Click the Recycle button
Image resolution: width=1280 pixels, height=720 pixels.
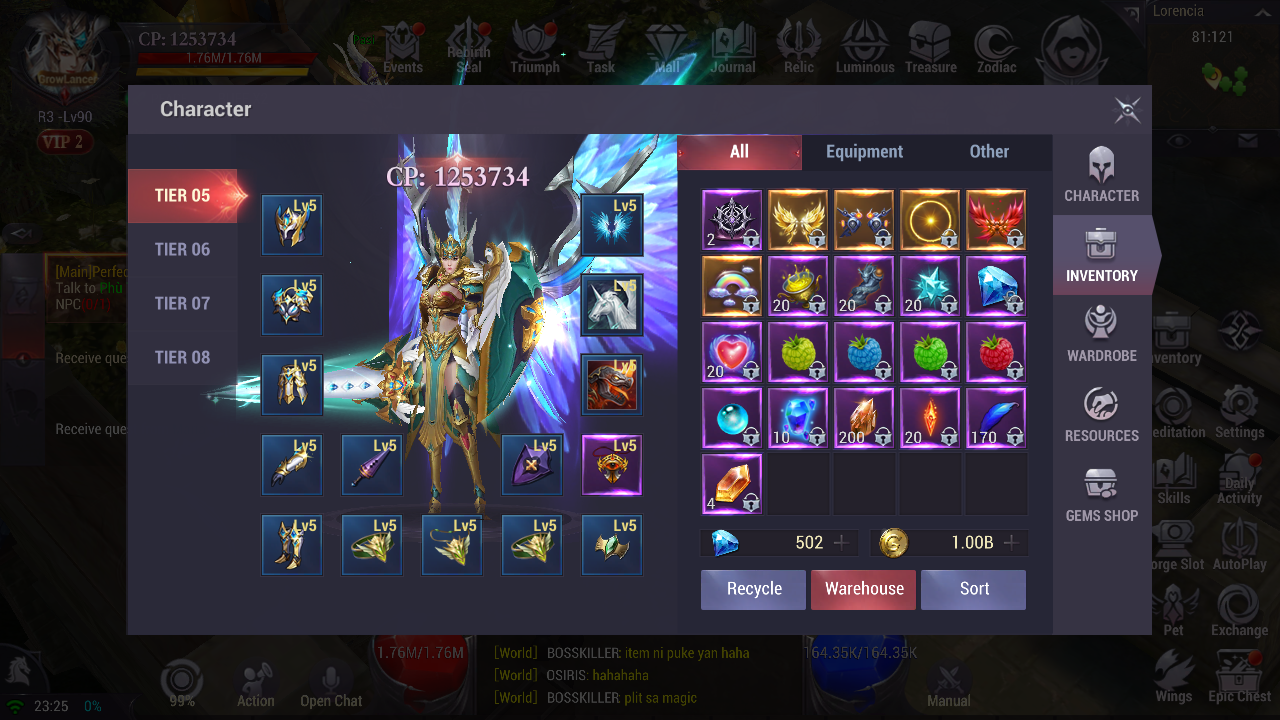coord(752,589)
